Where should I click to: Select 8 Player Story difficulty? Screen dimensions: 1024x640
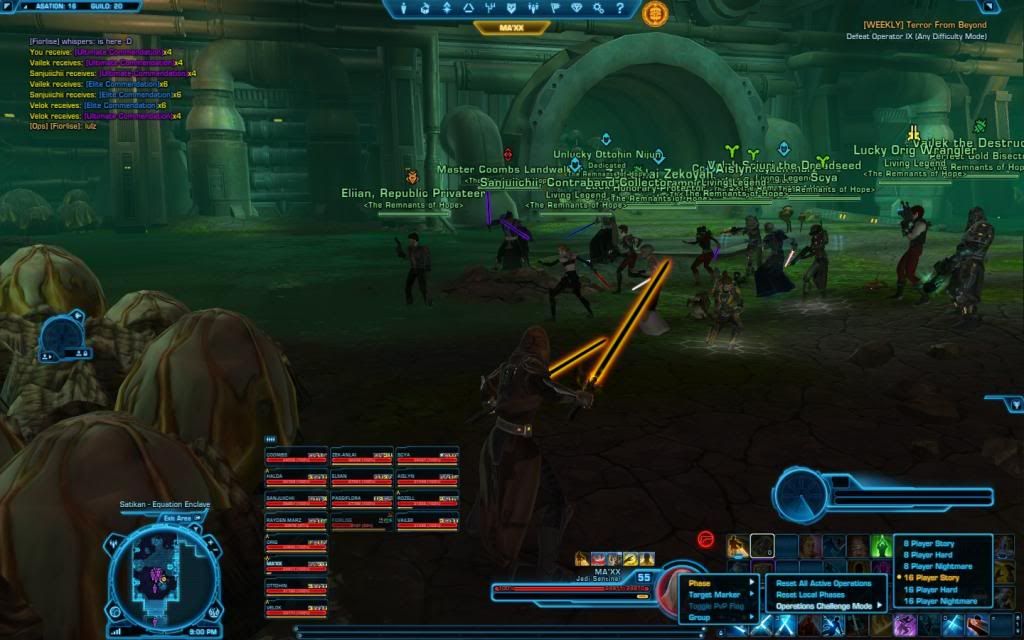(x=930, y=542)
